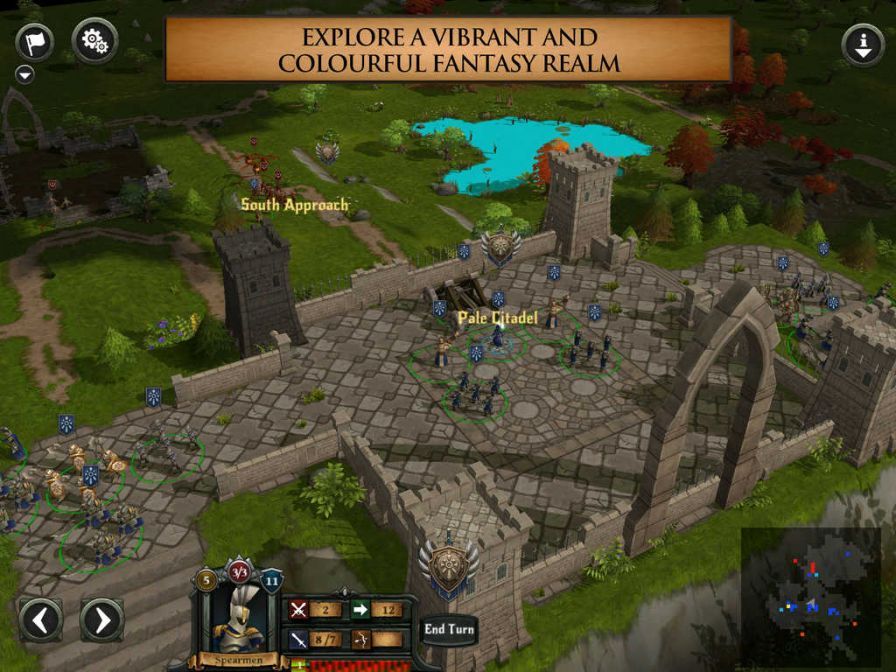This screenshot has height=672, width=896.
Task: Click the round down-arrow button at top right
Action: 863,45
